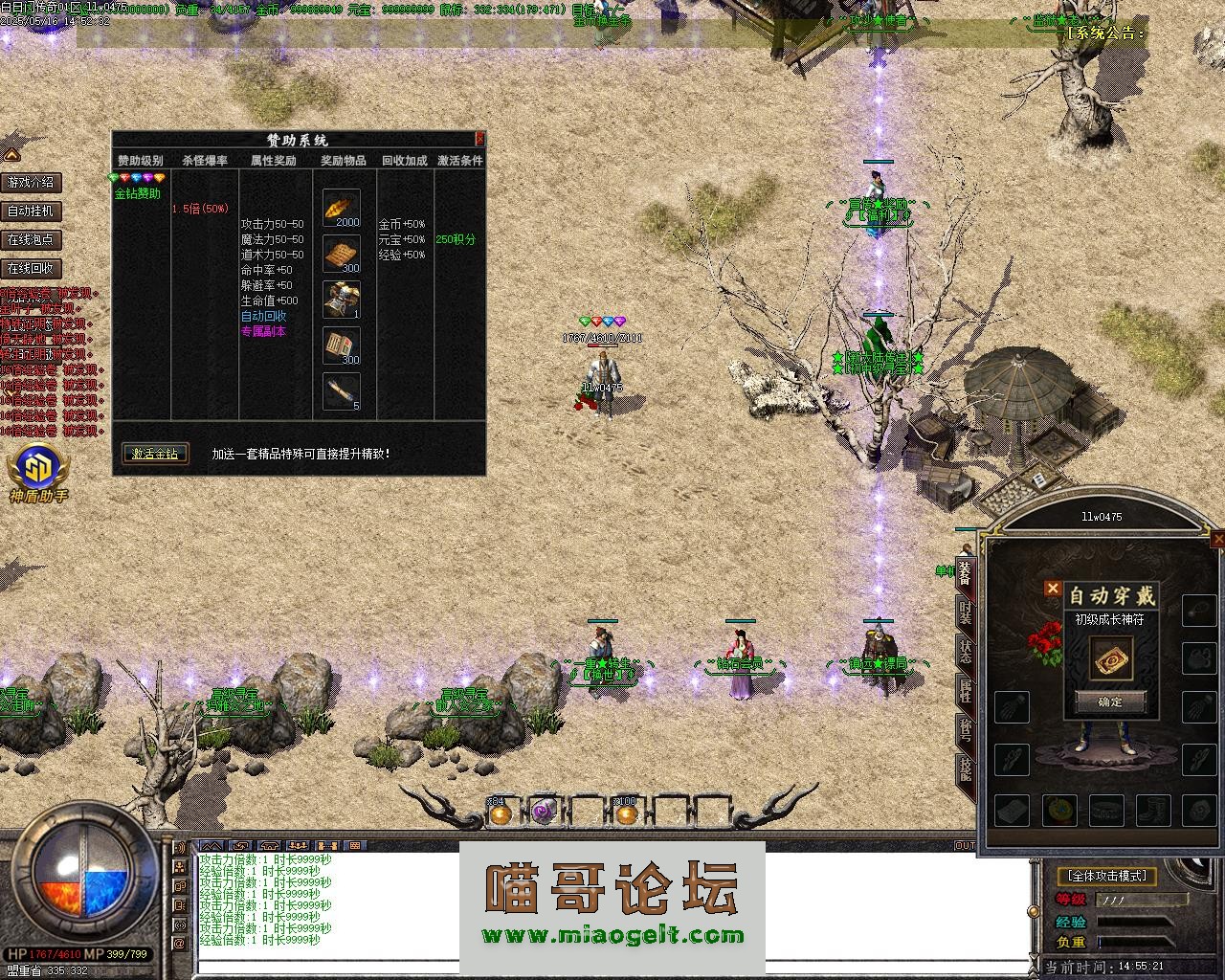Image resolution: width=1225 pixels, height=980 pixels.
Task: Collapse the left menu with the arrow button
Action: click(11, 154)
